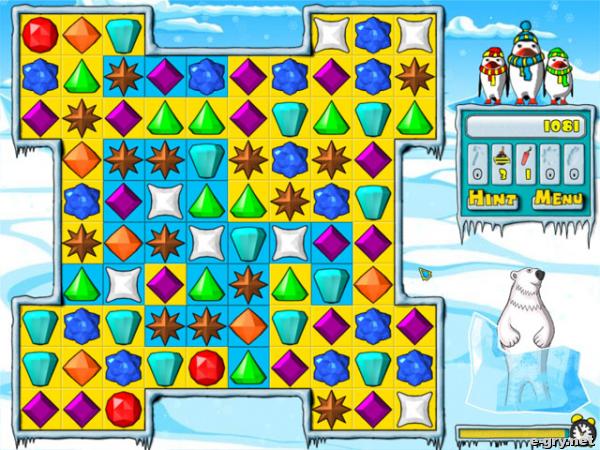600x450 pixels.
Task: Open the Menu
Action: click(x=557, y=198)
